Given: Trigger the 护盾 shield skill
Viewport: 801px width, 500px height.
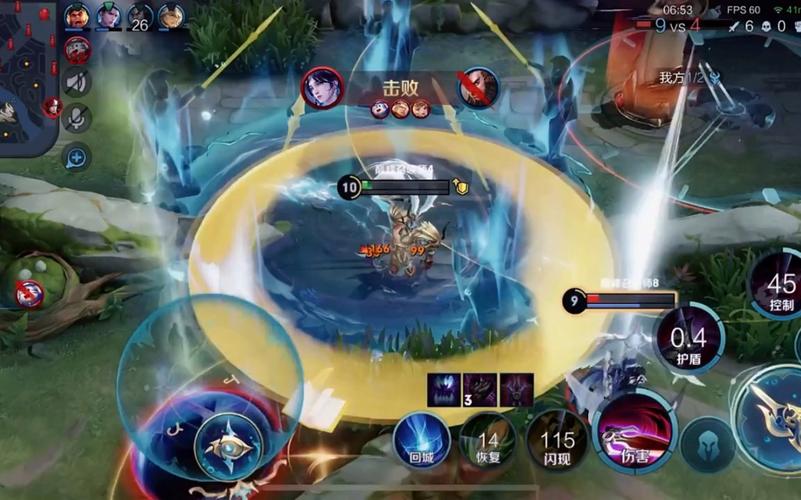Looking at the screenshot, I should pyautogui.click(x=688, y=340).
